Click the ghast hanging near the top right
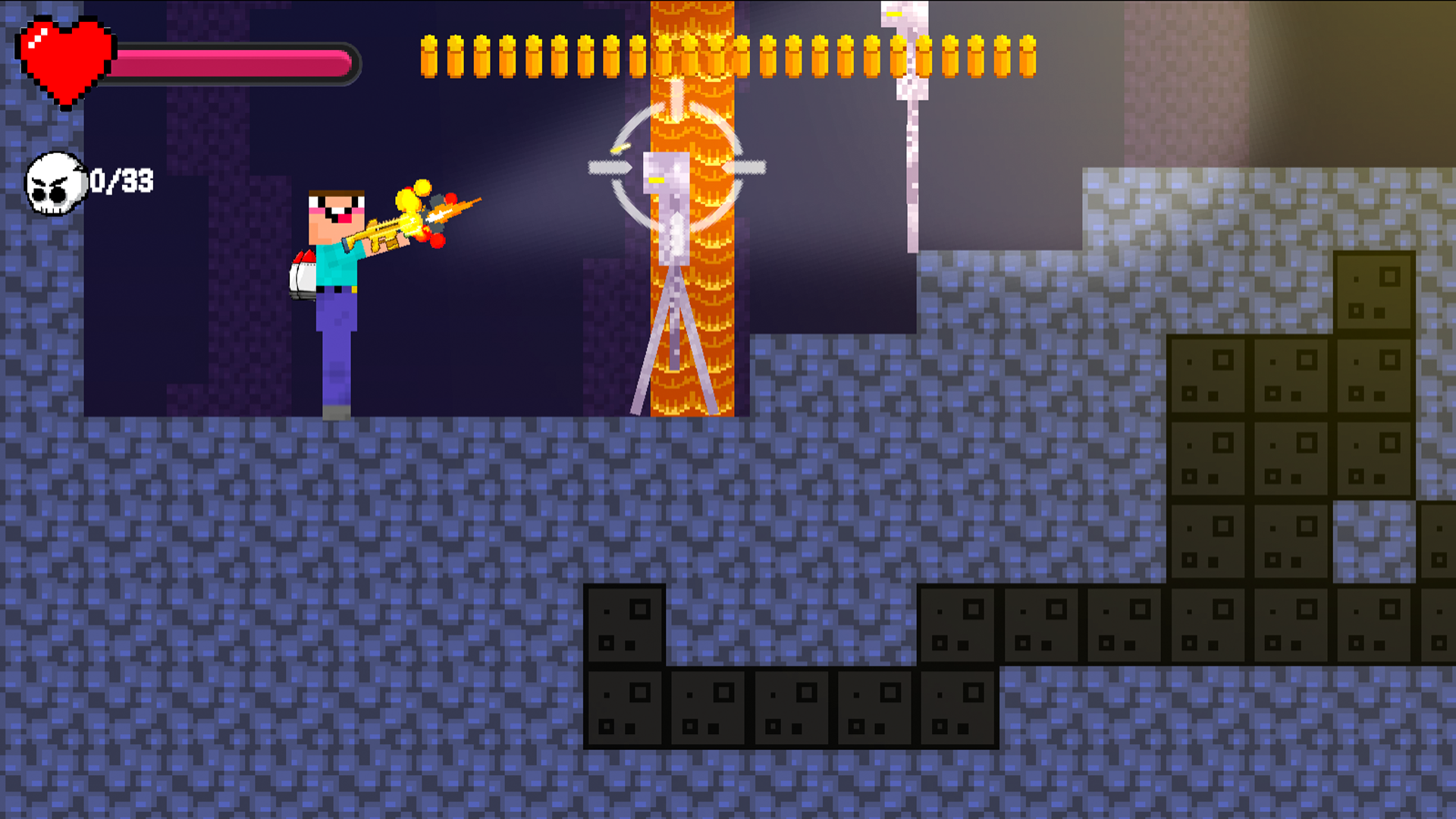 click(x=906, y=45)
